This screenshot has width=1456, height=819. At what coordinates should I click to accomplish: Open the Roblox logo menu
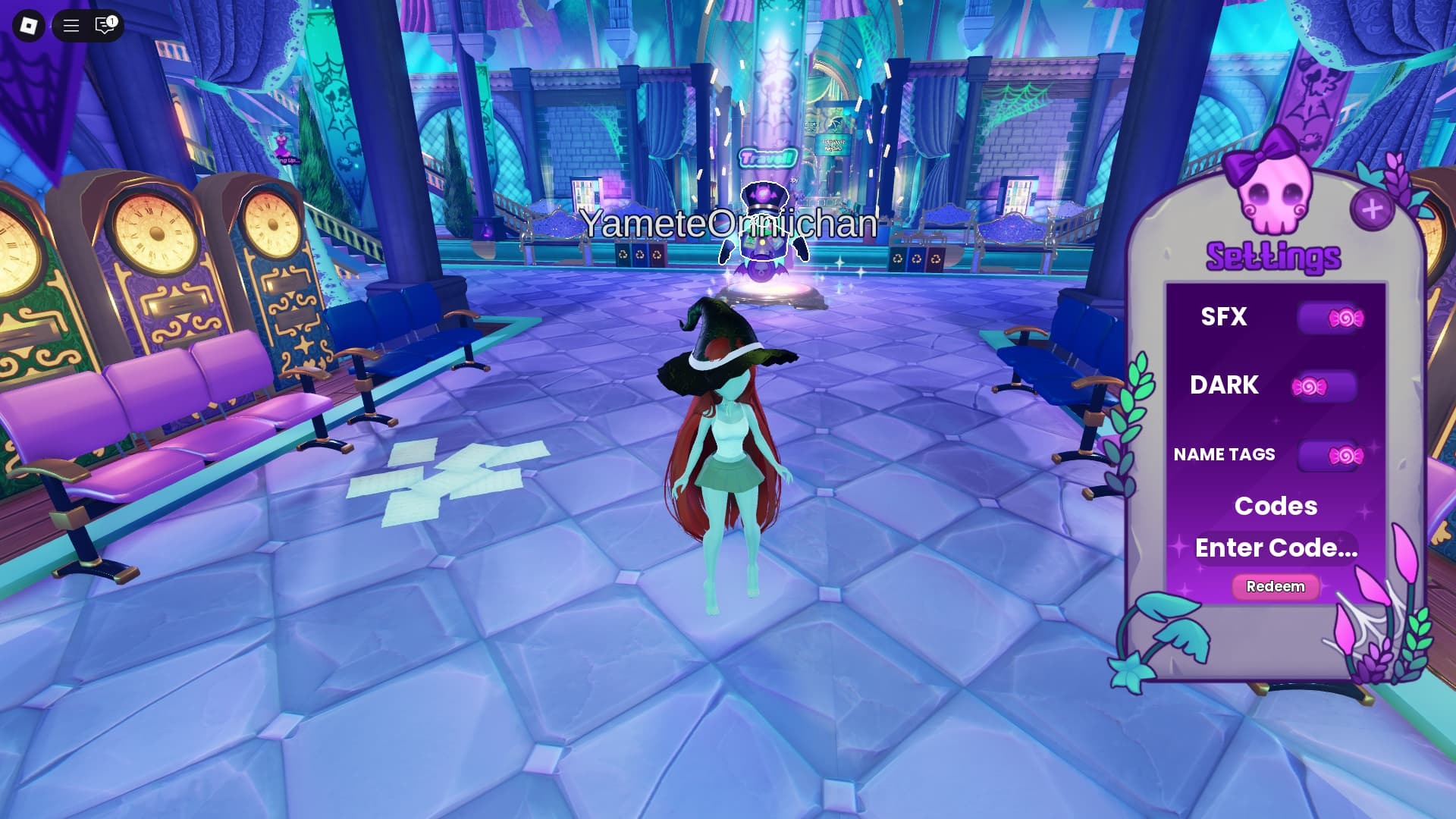click(29, 26)
